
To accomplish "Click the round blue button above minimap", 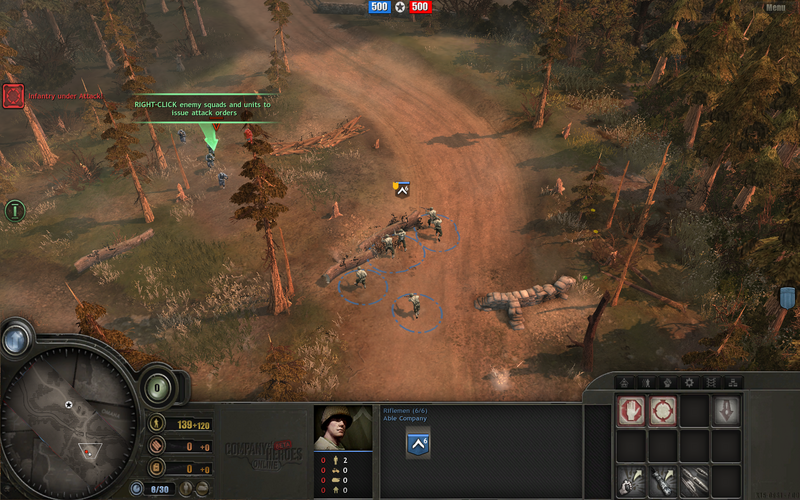I will [15, 339].
